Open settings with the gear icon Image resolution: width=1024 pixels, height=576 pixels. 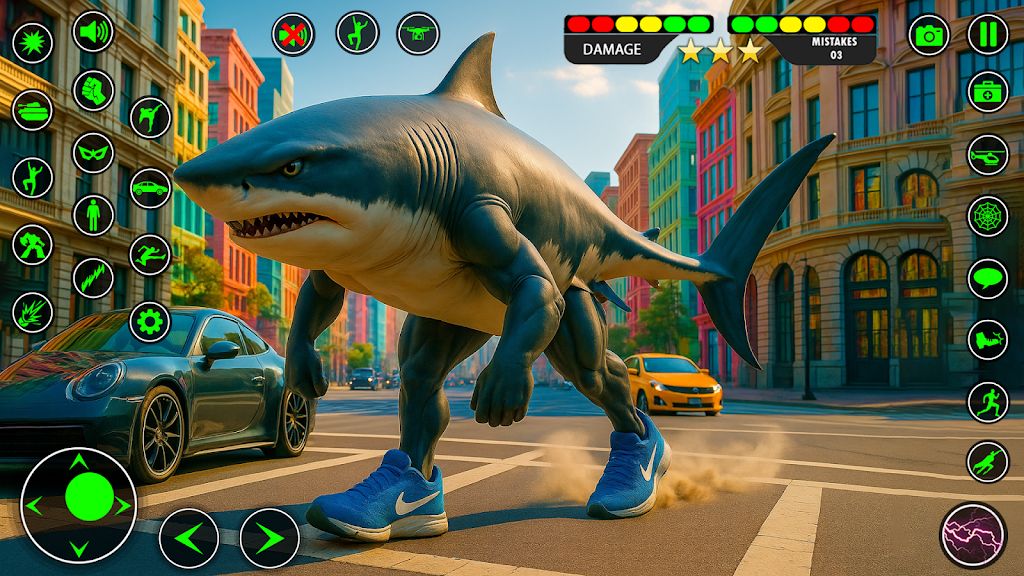click(150, 321)
